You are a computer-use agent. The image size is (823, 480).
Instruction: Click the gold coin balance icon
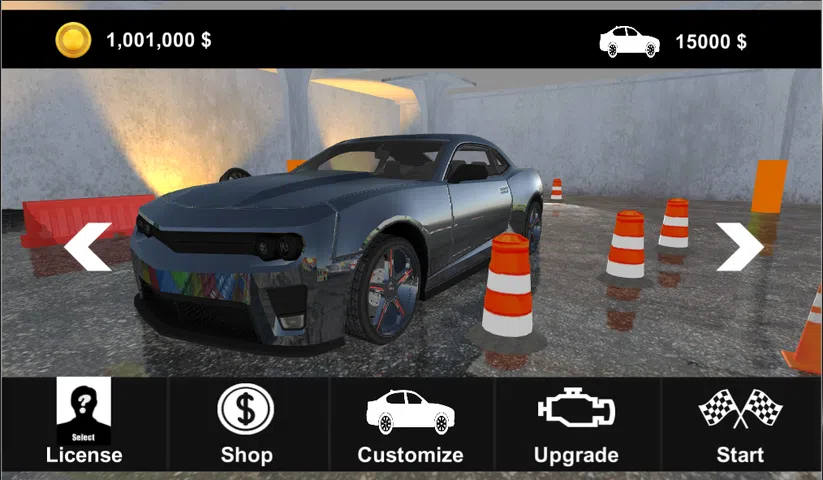(73, 41)
